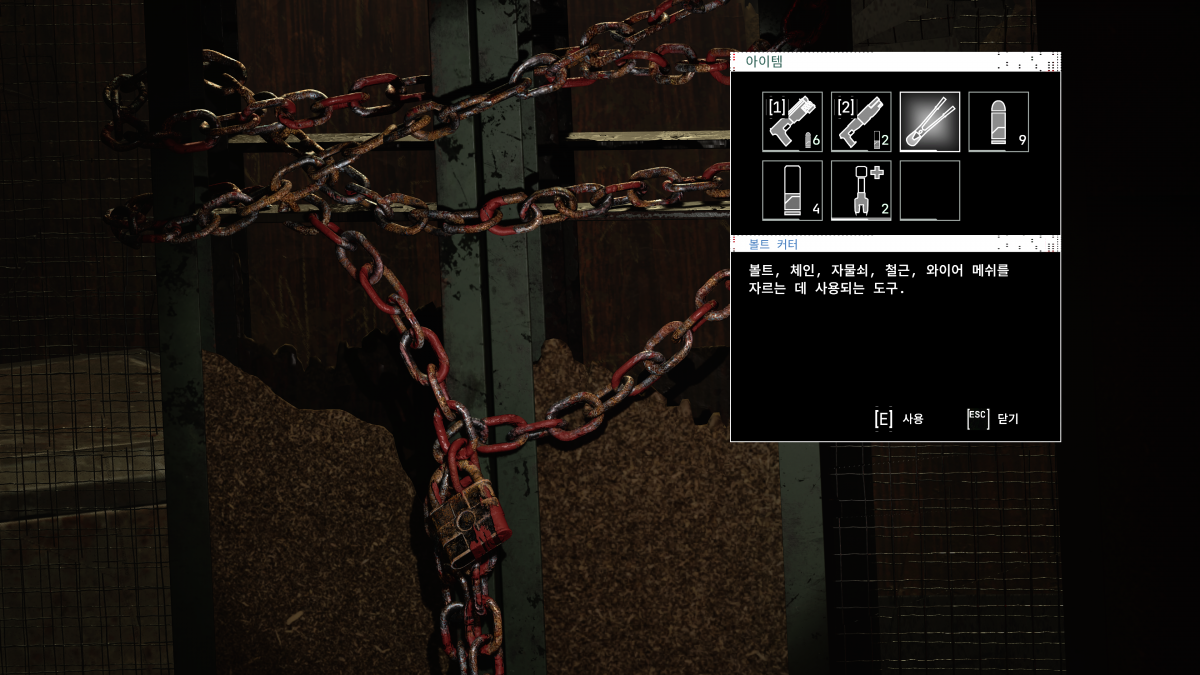Choose the highlighted bolt cutter item
Image resolution: width=1200 pixels, height=675 pixels.
(930, 122)
